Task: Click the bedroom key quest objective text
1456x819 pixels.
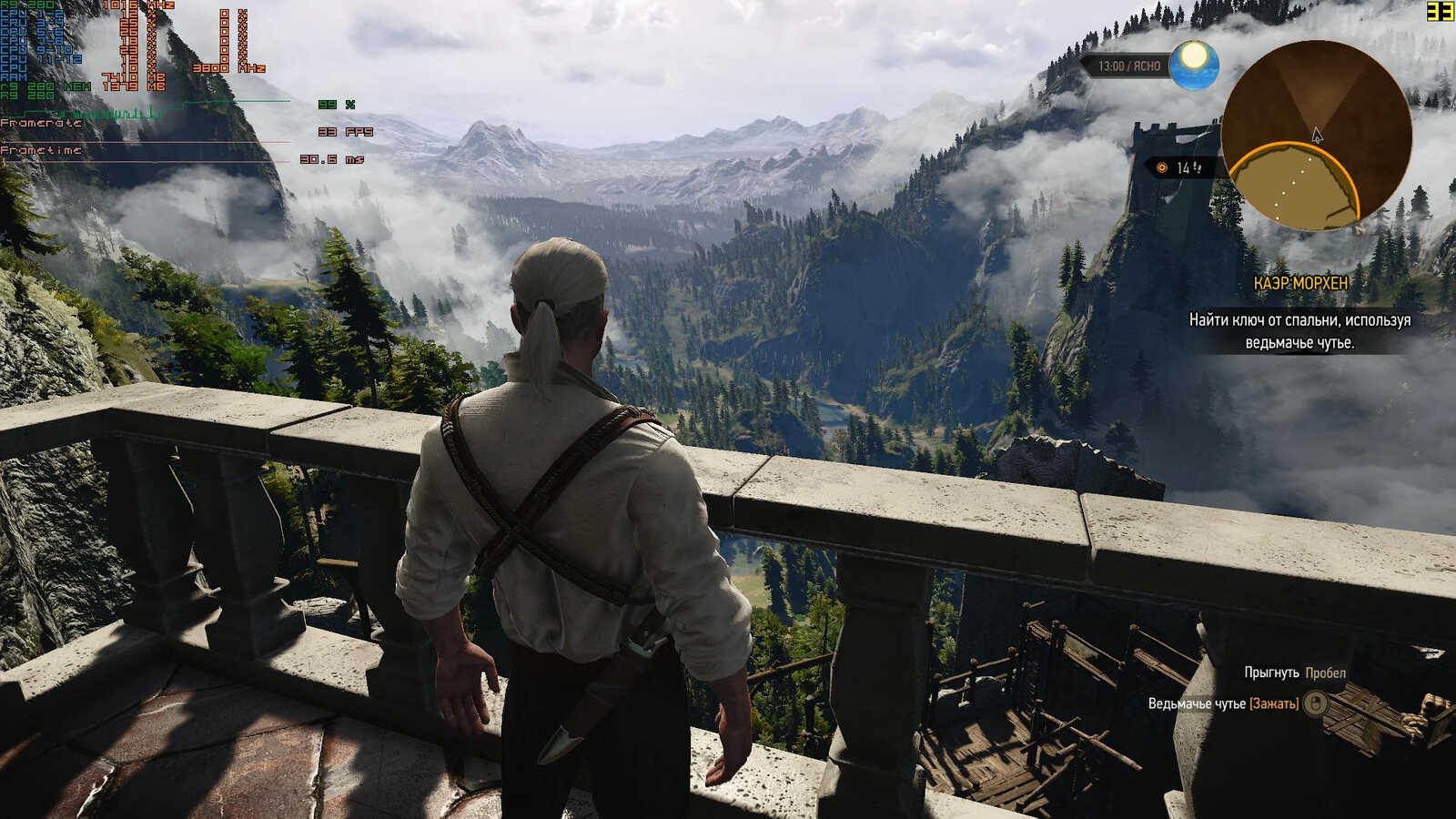Action: point(1299,331)
